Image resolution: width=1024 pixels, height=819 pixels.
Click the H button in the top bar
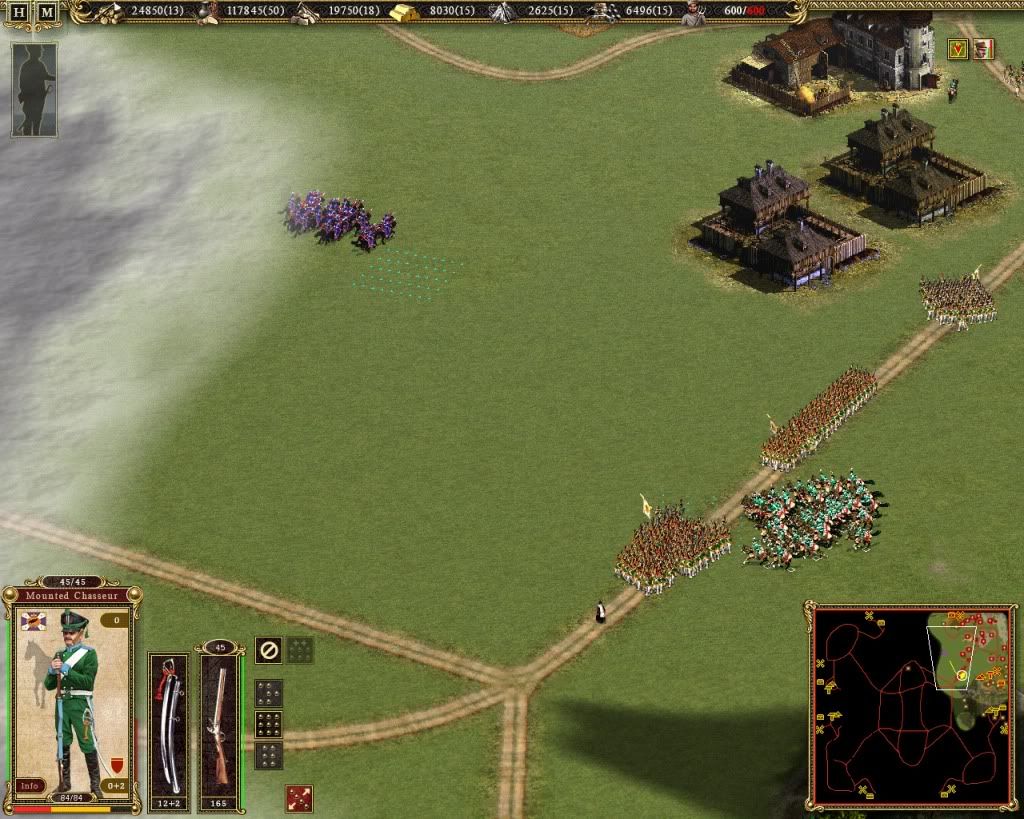[19, 12]
